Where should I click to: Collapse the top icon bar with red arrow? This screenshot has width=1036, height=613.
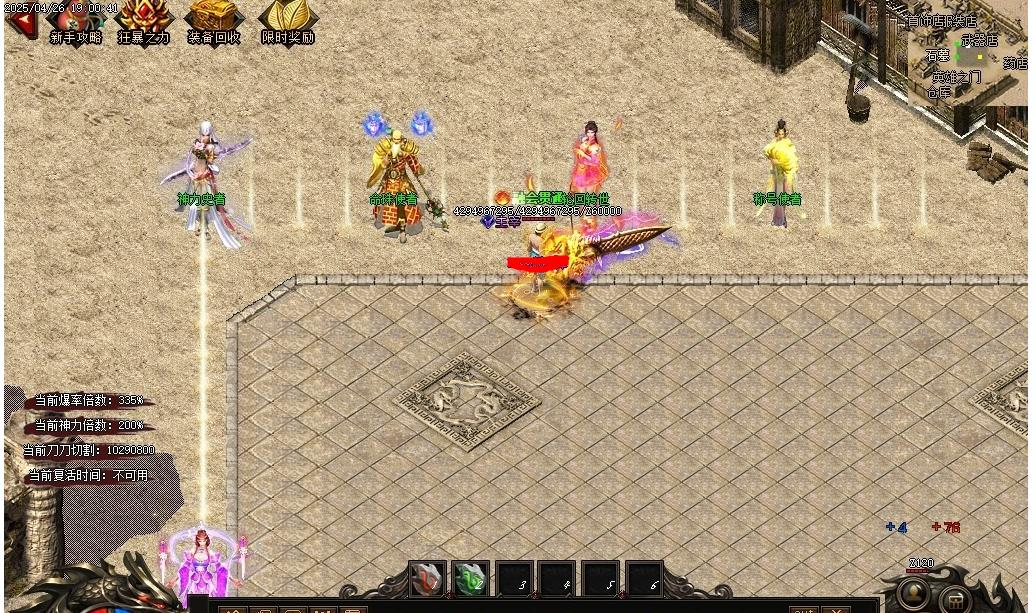[20, 24]
